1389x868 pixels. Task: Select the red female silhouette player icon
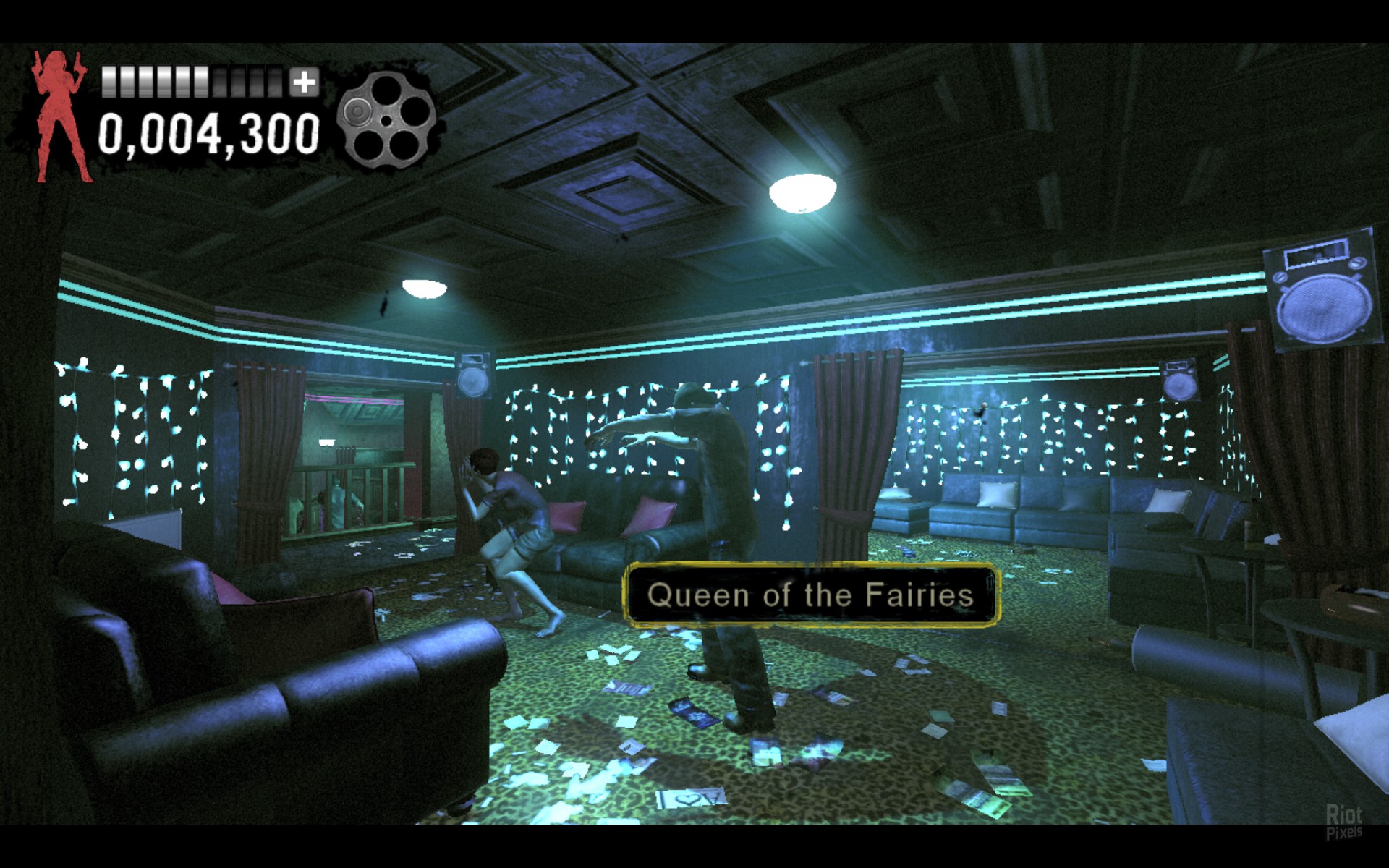[x=61, y=116]
